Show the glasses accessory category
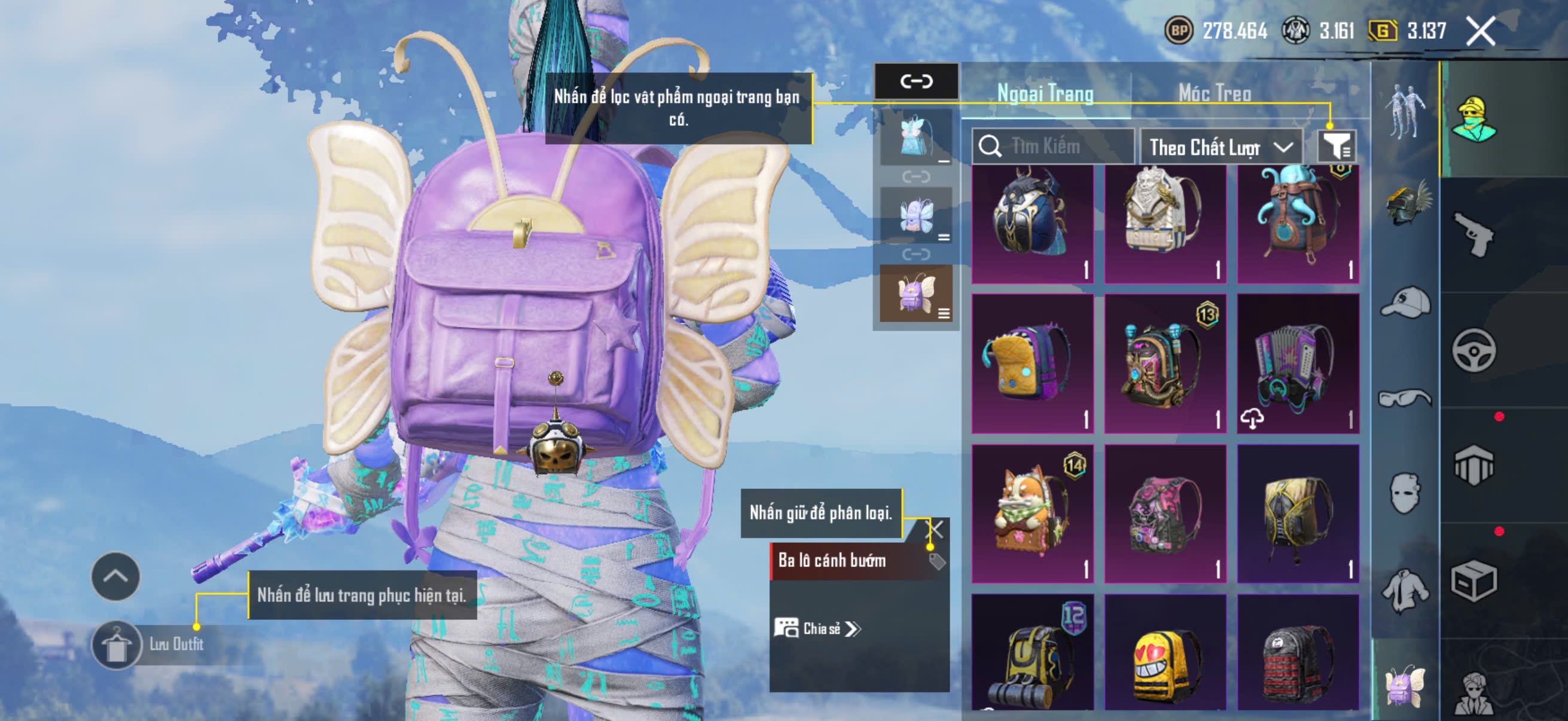The height and width of the screenshot is (721, 1568). coord(1405,398)
